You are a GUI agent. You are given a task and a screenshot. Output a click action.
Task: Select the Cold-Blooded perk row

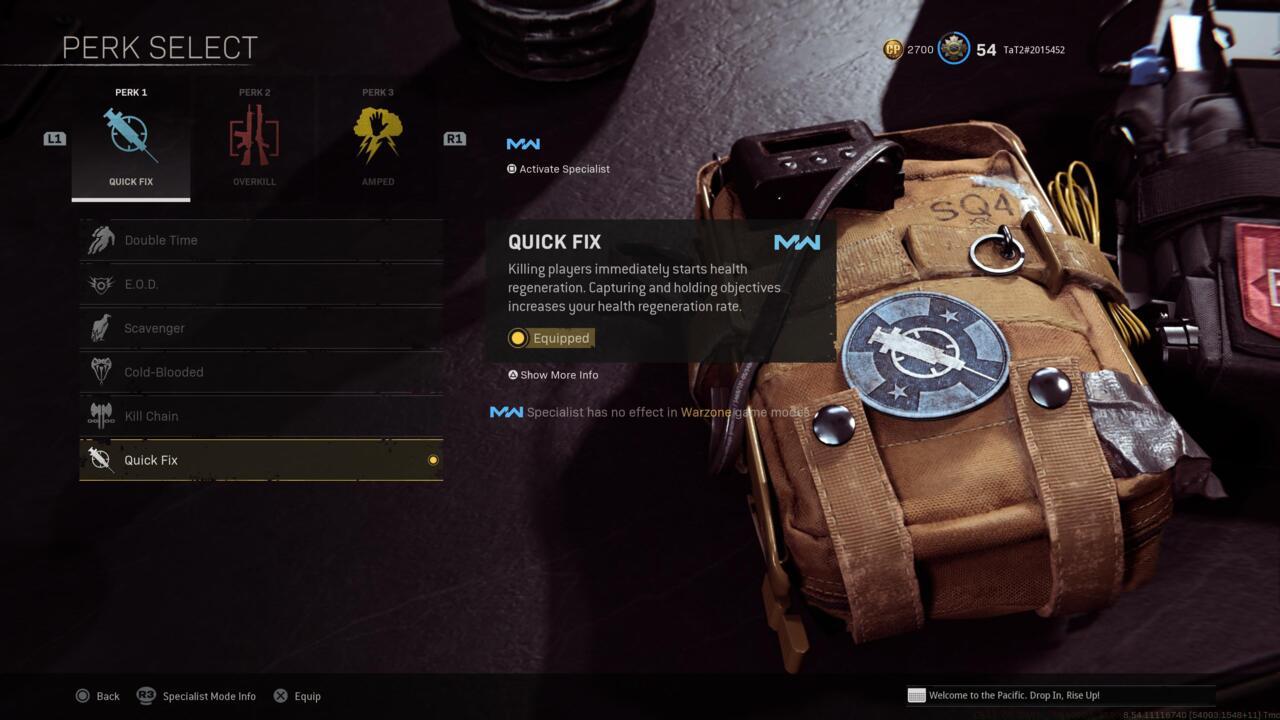pyautogui.click(x=260, y=371)
